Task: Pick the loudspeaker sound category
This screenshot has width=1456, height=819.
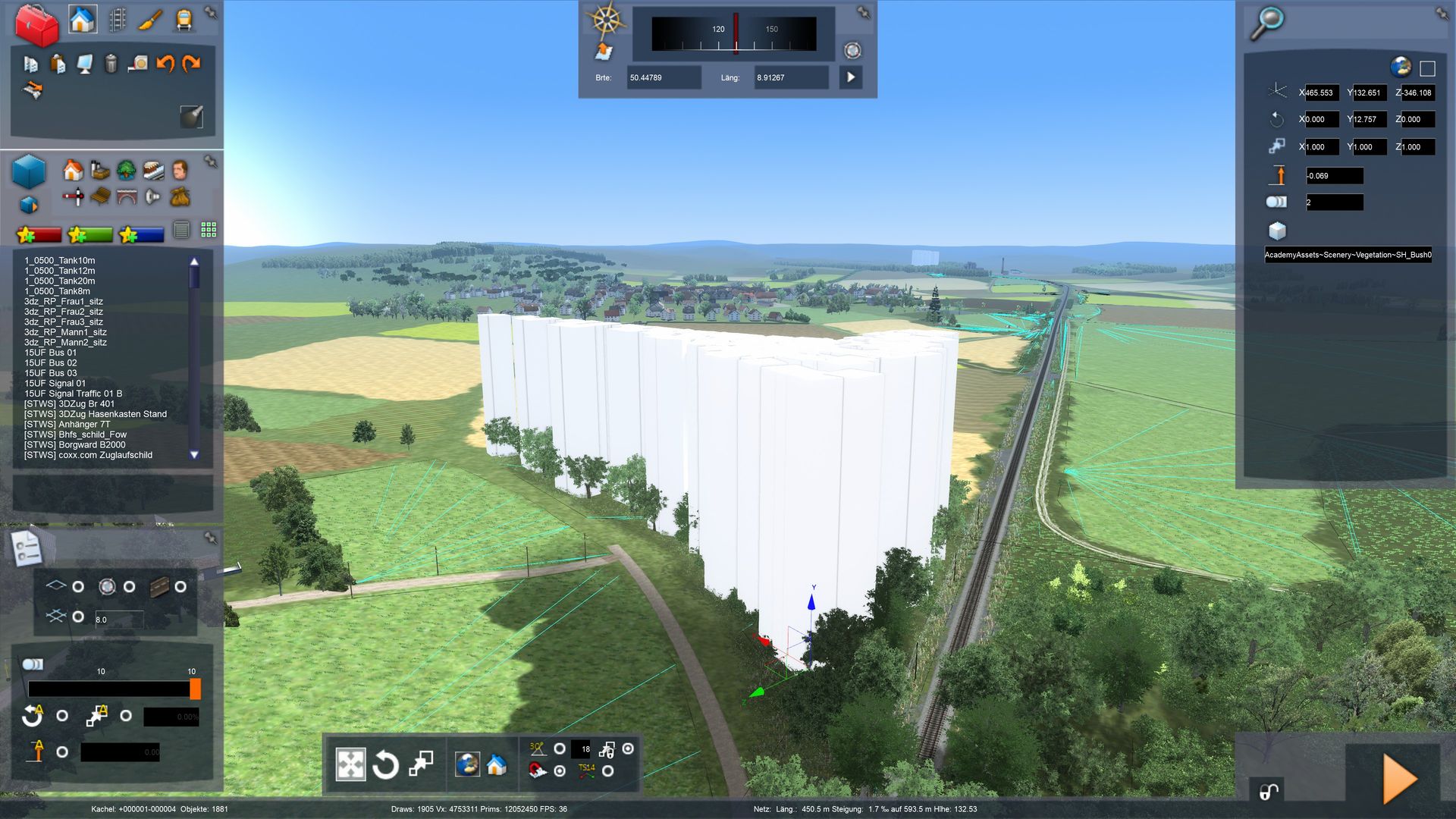Action: 152,197
